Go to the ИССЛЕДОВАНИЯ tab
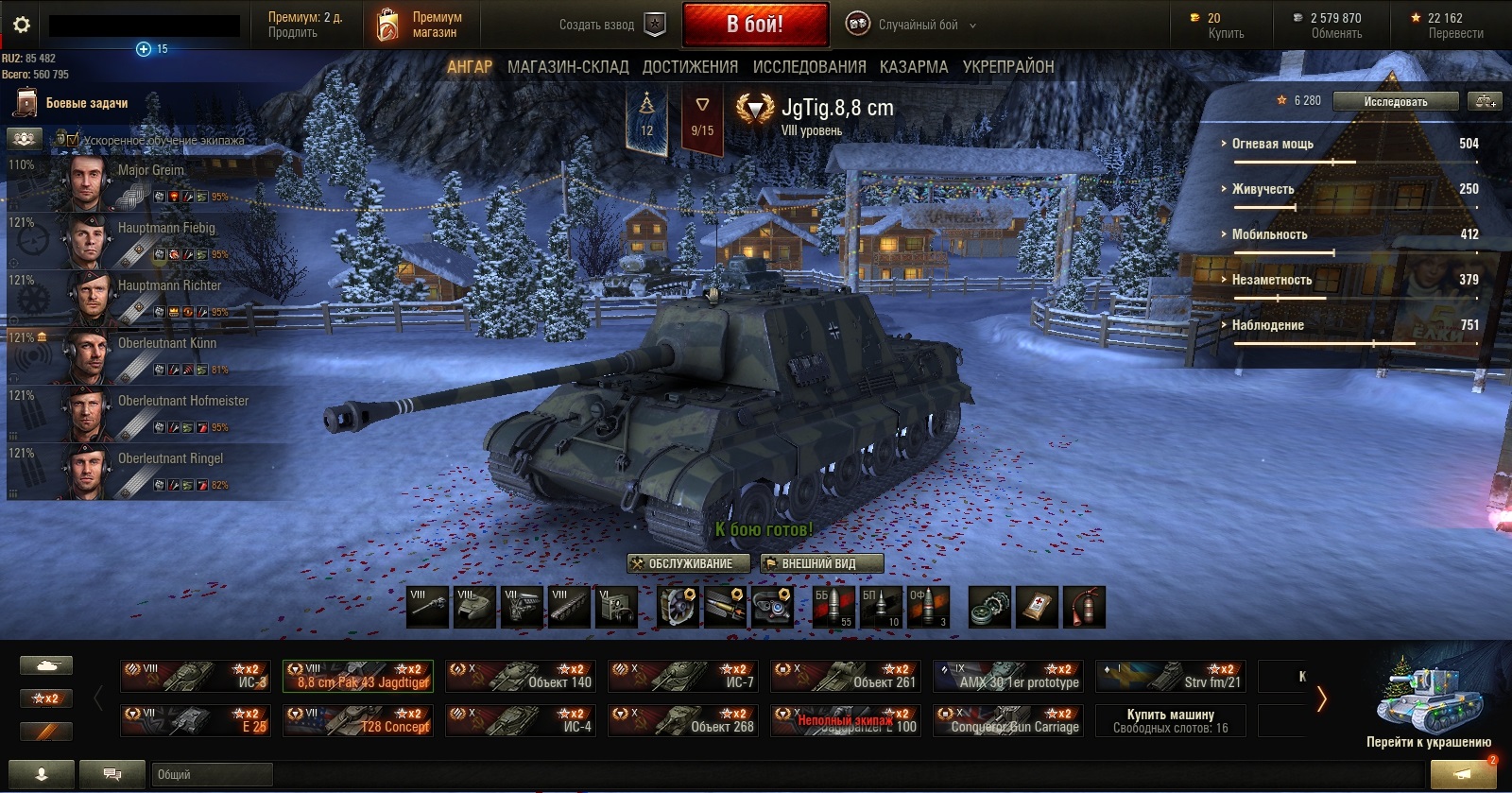Image resolution: width=1512 pixels, height=793 pixels. (809, 67)
